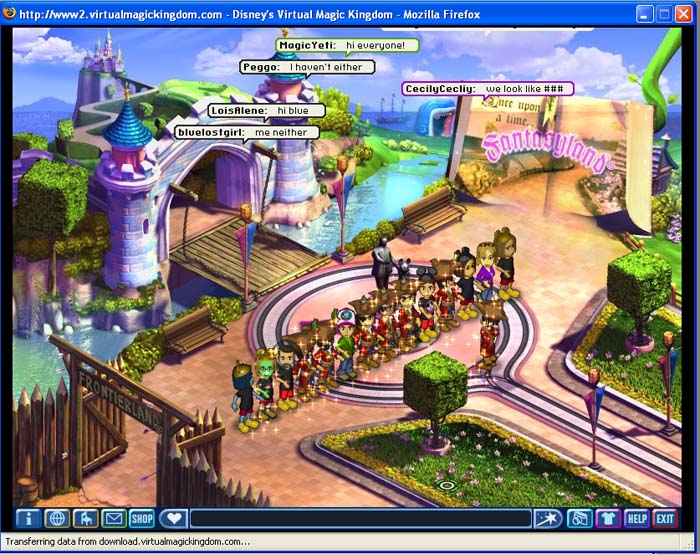Image resolution: width=700 pixels, height=554 pixels.
Task: Click the EXIT button
Action: pos(665,518)
